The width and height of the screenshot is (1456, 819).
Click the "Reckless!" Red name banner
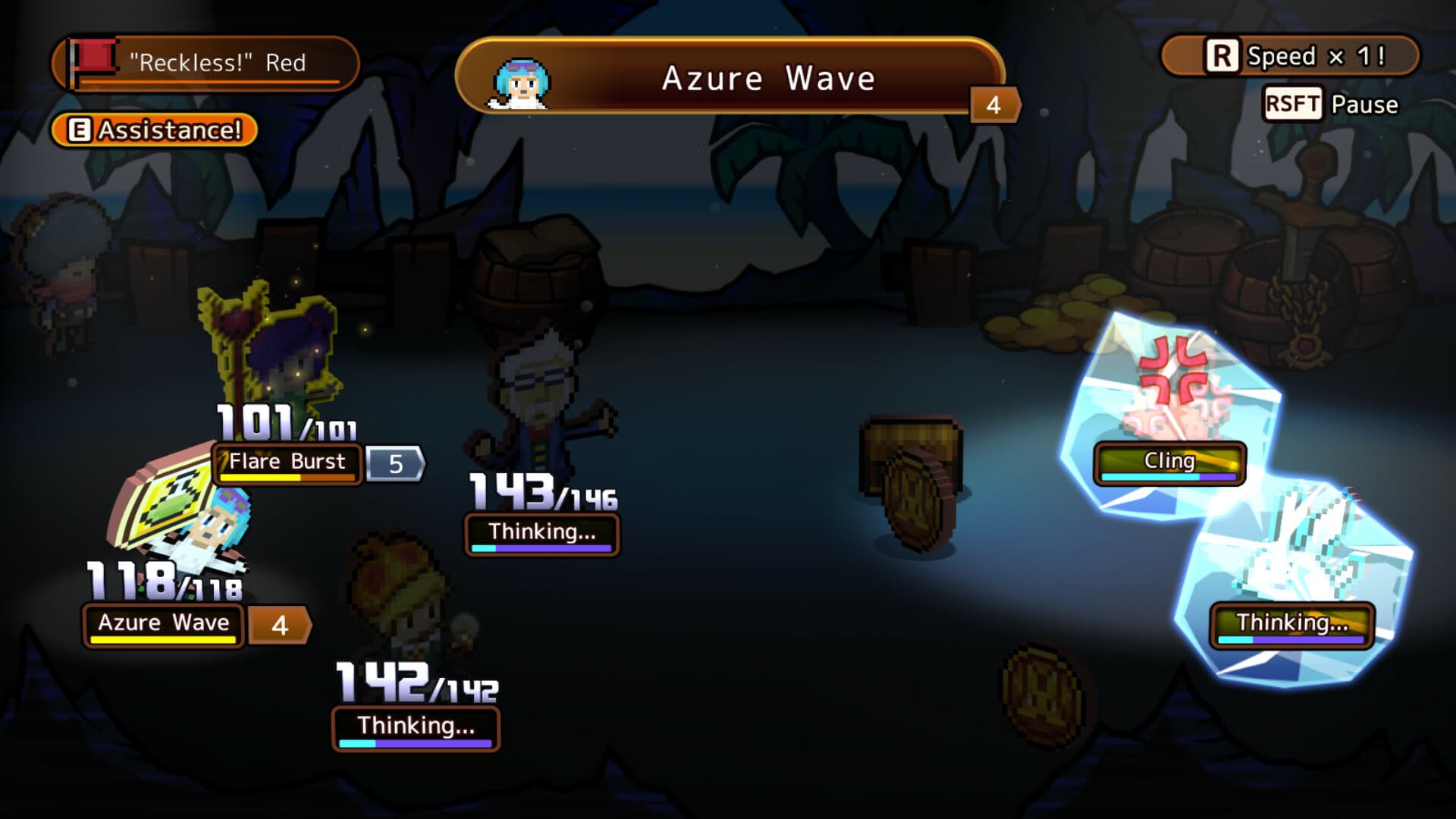coord(216,64)
